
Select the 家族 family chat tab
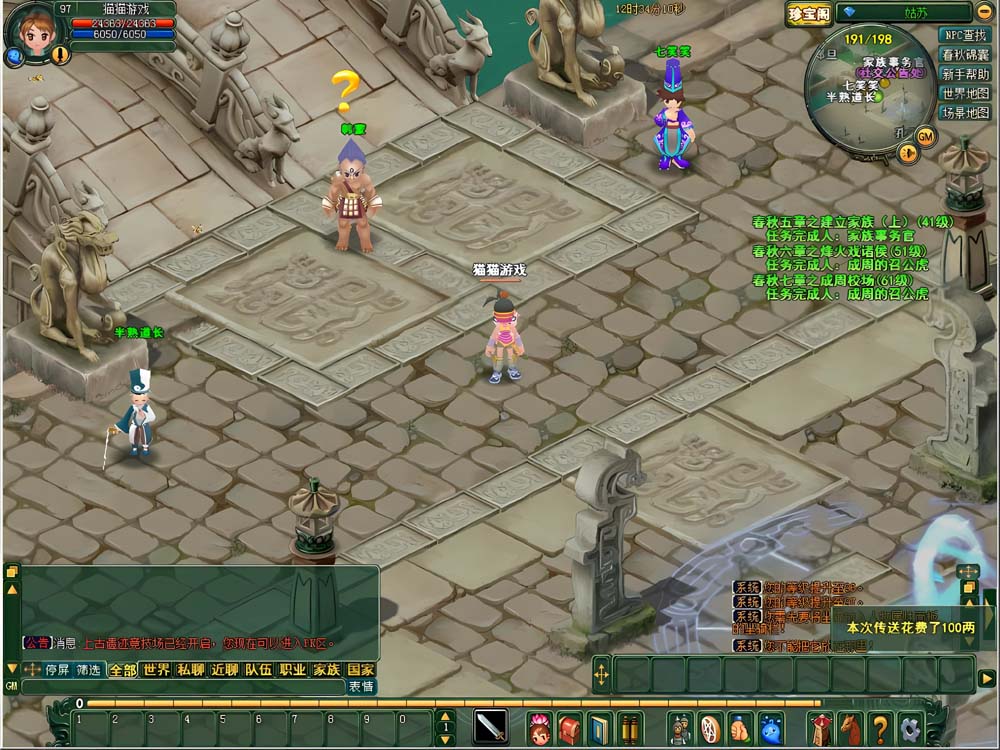pos(326,670)
